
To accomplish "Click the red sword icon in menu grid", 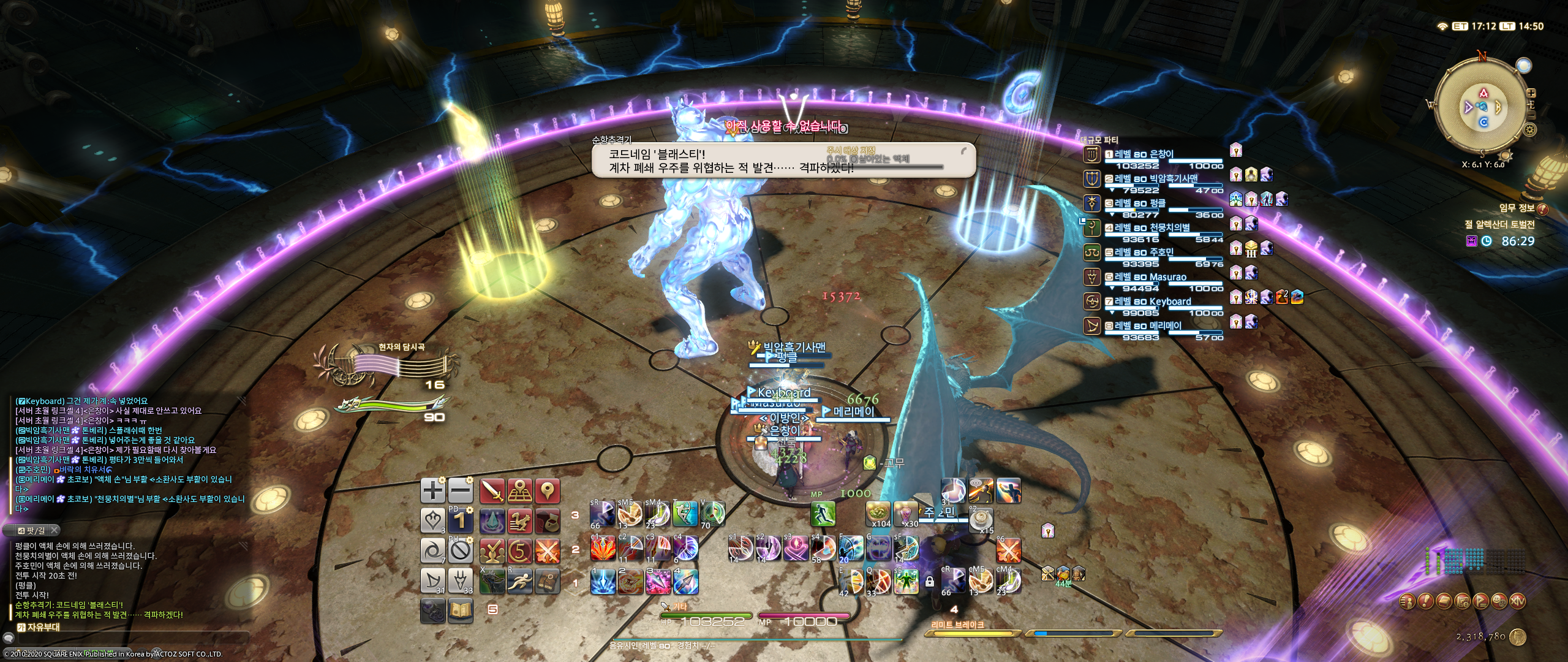I will (492, 491).
